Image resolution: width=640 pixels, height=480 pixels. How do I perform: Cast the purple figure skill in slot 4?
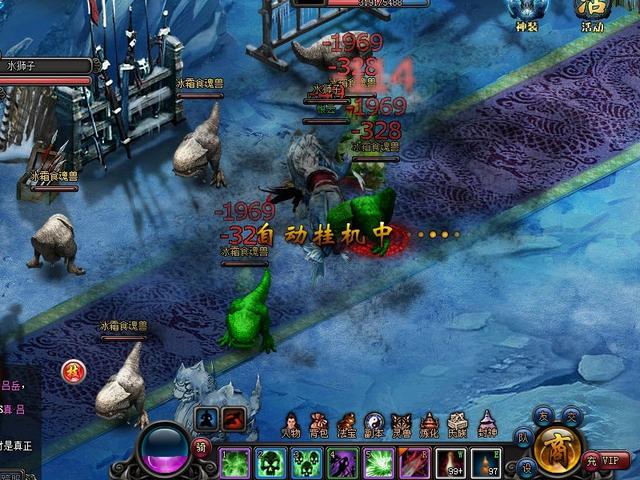click(x=343, y=463)
